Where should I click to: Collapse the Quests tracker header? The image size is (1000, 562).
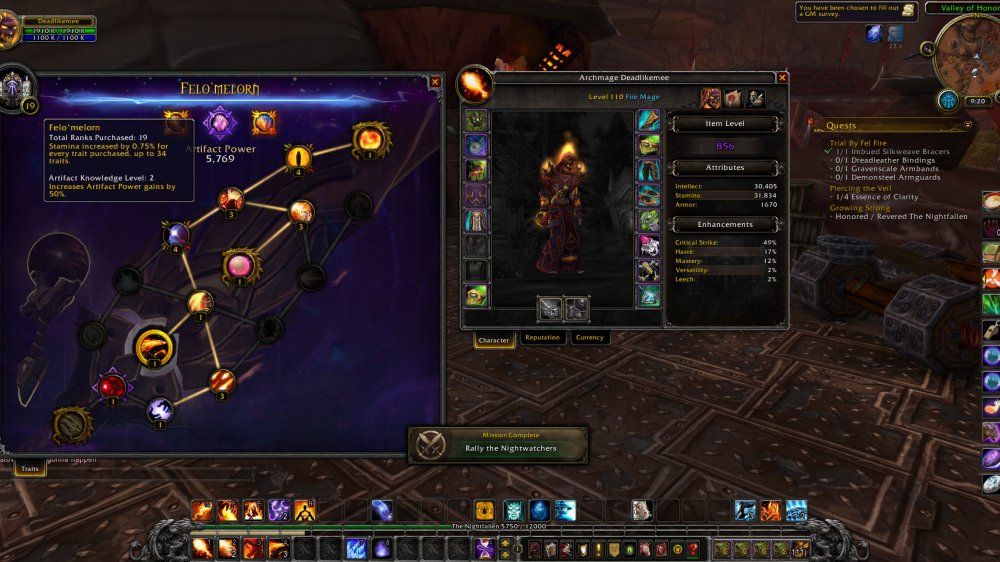pyautogui.click(x=967, y=126)
